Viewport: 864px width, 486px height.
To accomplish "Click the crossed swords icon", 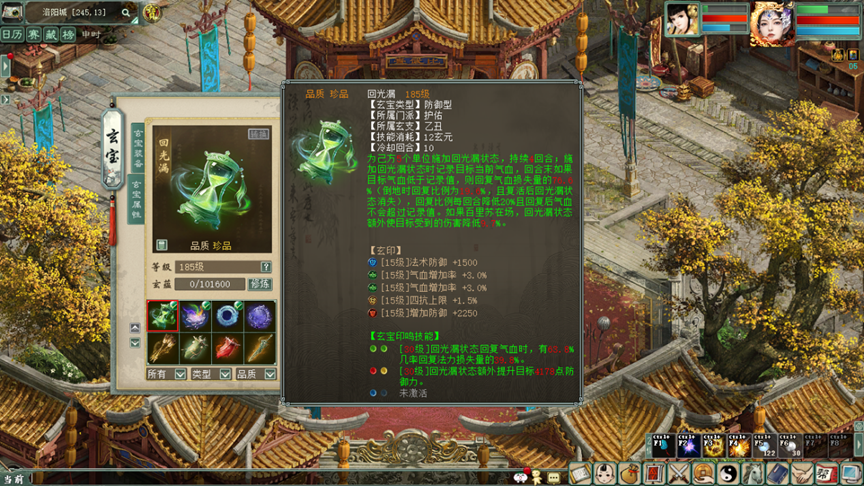I will (x=680, y=474).
